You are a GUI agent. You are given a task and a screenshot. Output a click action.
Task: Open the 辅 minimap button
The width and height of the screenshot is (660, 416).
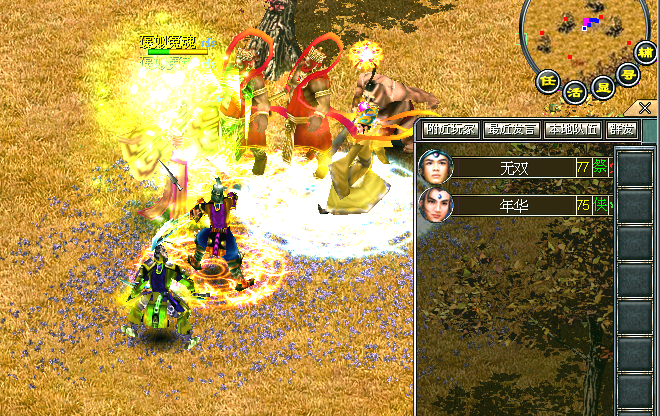point(646,53)
